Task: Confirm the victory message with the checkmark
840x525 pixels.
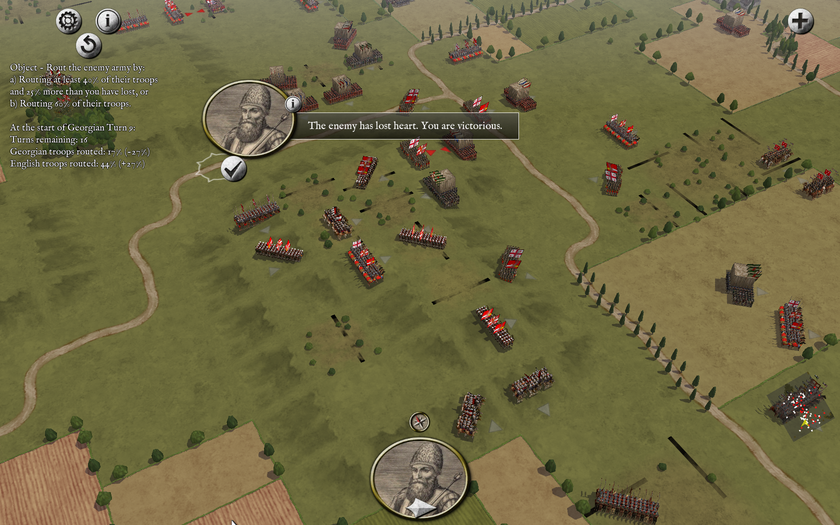Action: (234, 168)
